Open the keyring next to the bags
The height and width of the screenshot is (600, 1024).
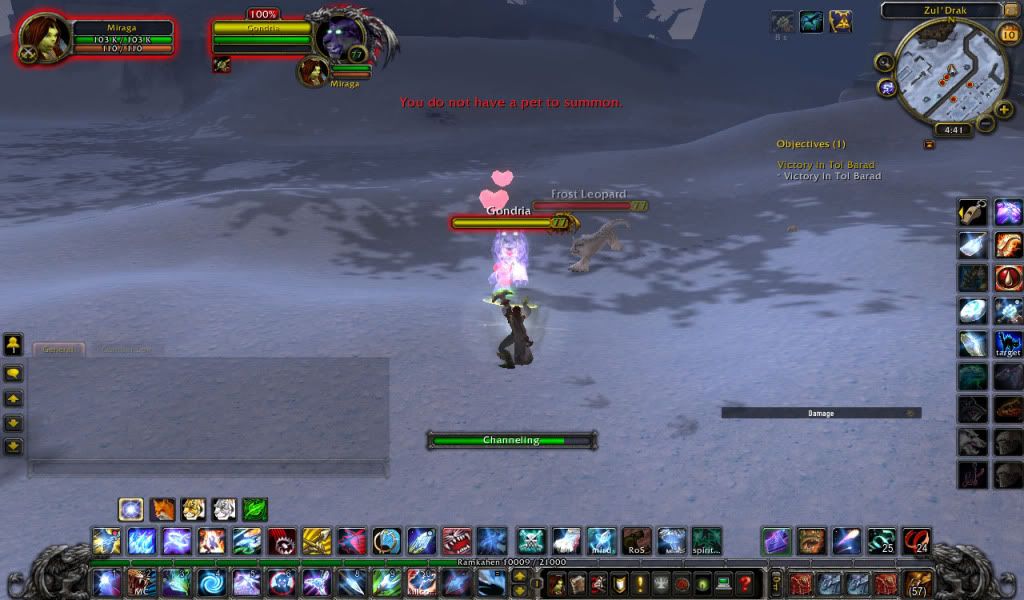coord(775,583)
